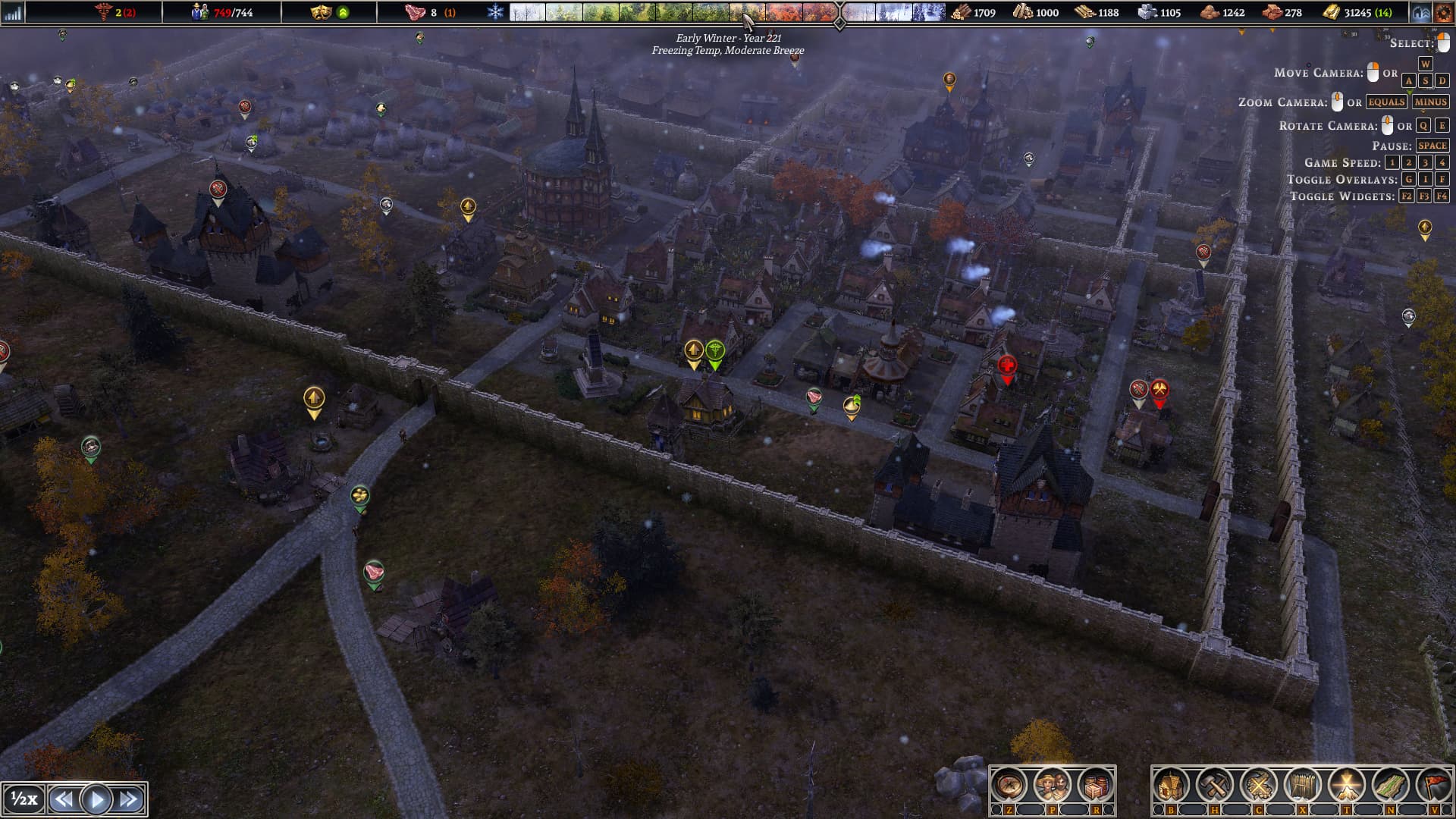Open the settings gear menu
Viewport: 1456px width, 819px height.
[x=1443, y=13]
